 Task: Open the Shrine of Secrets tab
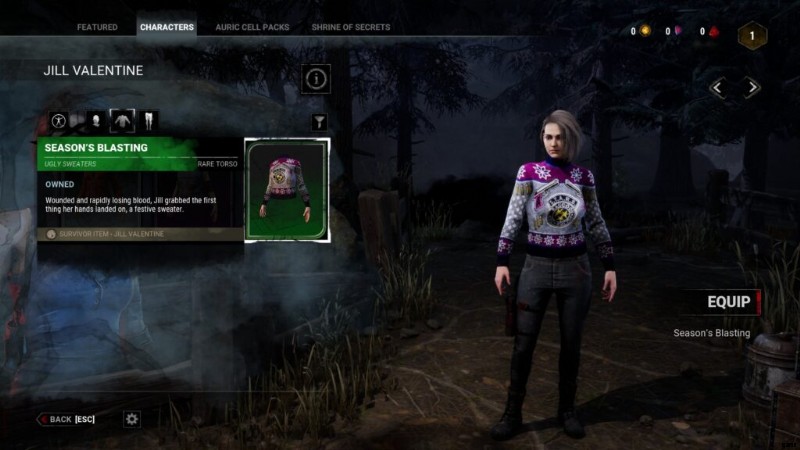tap(351, 27)
